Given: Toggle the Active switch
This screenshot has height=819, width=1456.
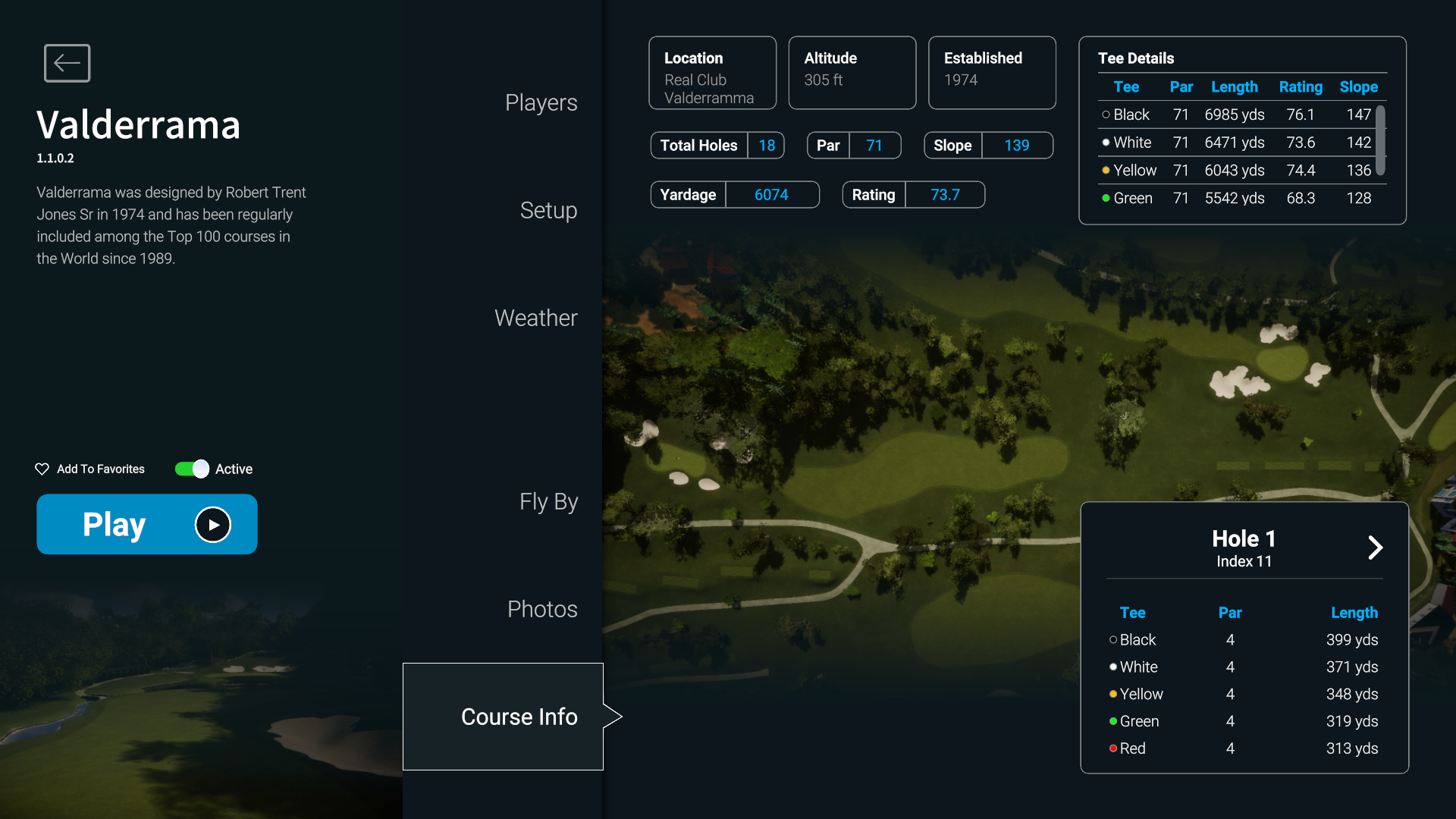Looking at the screenshot, I should point(192,469).
